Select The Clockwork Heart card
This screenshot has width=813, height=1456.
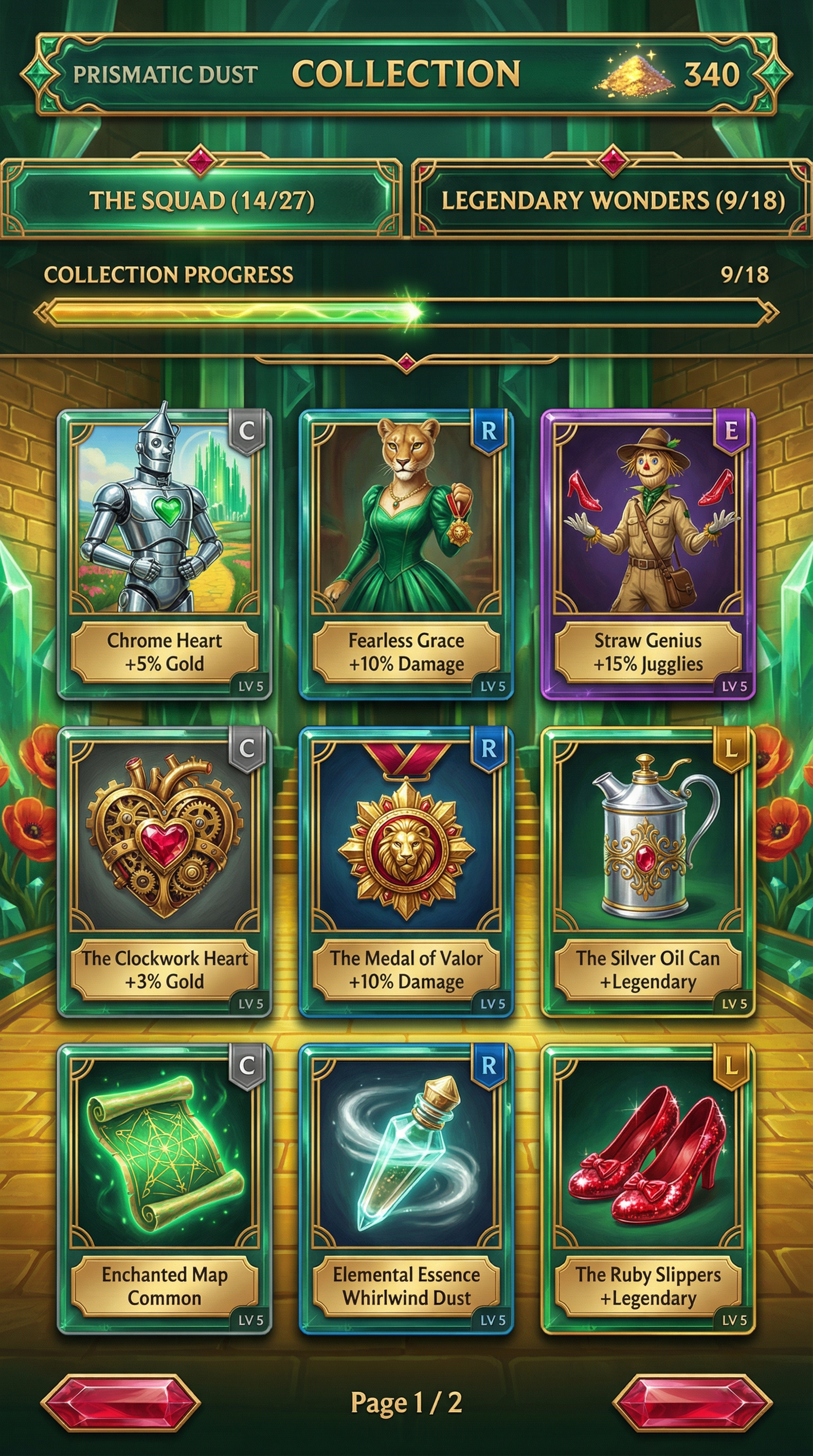tap(165, 871)
